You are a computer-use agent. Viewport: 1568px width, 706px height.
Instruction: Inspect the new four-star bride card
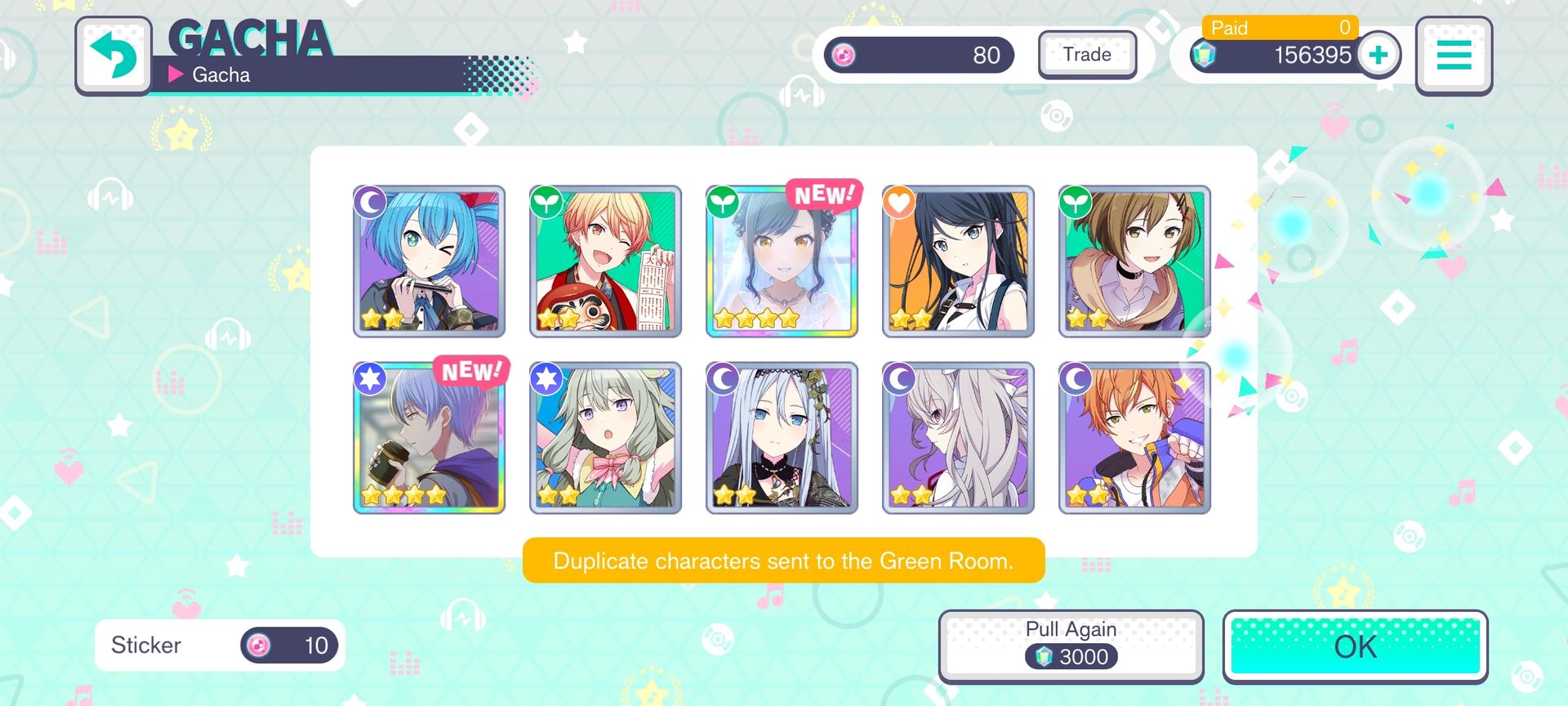pyautogui.click(x=782, y=261)
